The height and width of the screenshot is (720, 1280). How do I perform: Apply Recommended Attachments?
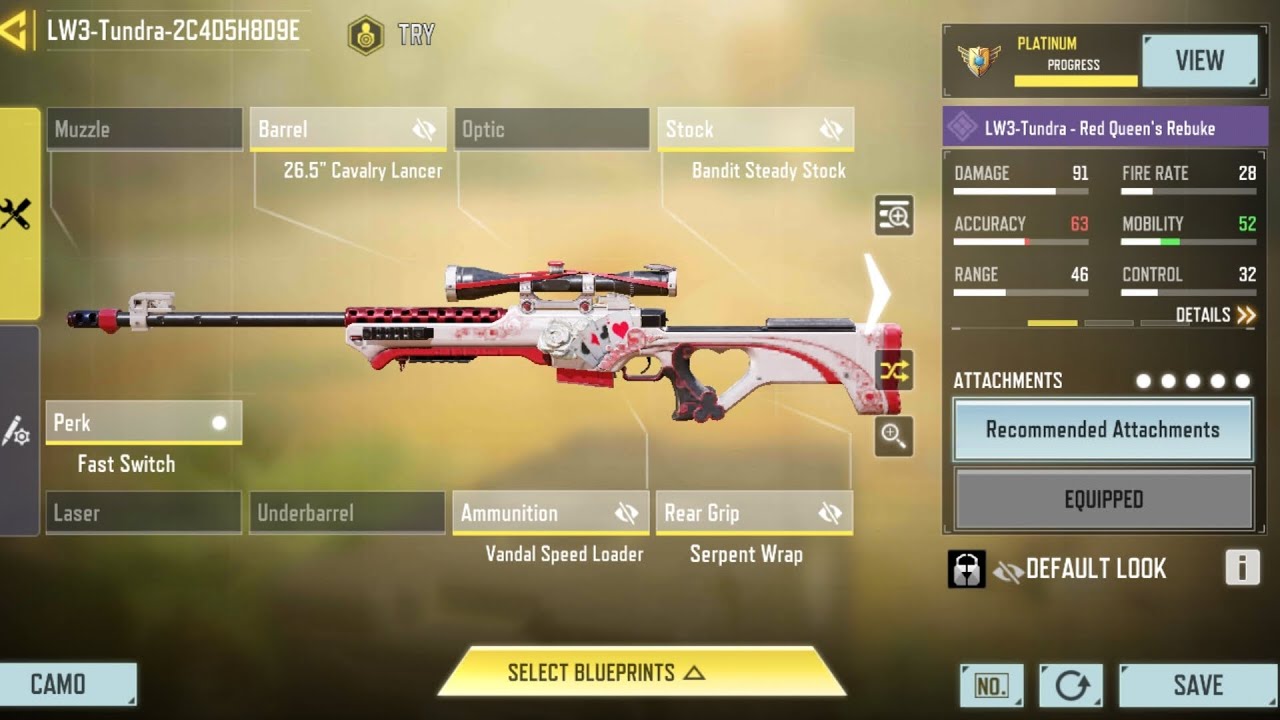click(1103, 430)
